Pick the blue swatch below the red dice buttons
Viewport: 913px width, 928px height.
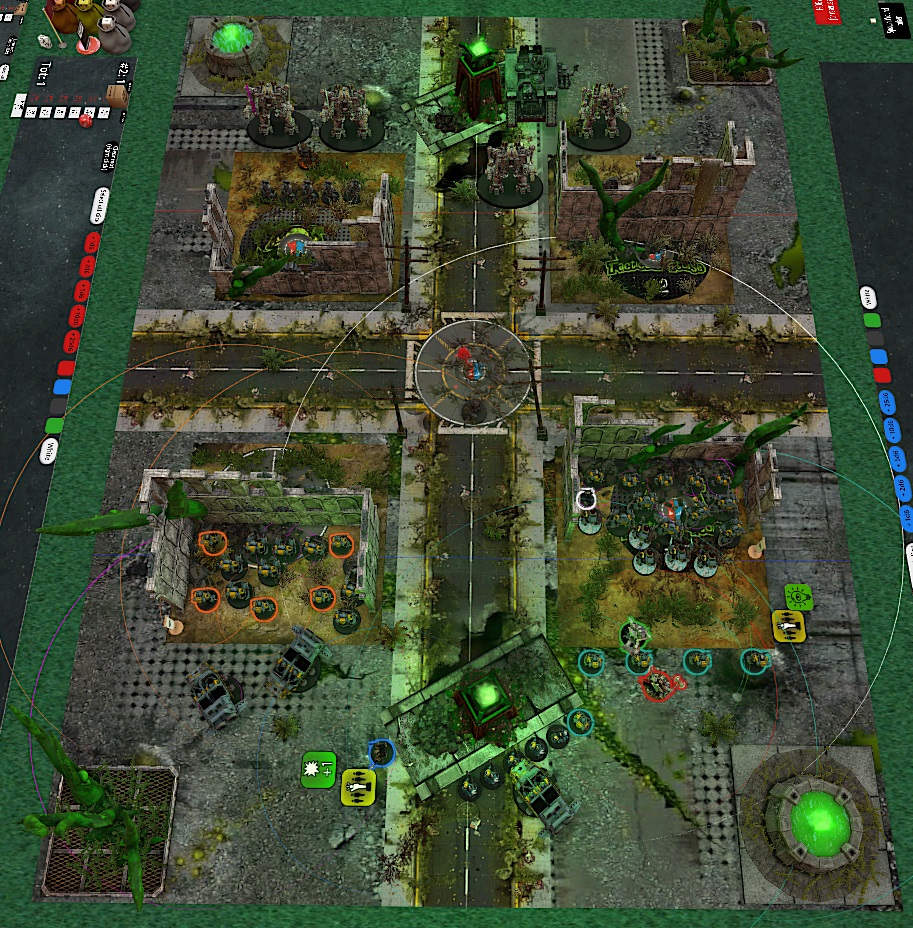pos(64,386)
